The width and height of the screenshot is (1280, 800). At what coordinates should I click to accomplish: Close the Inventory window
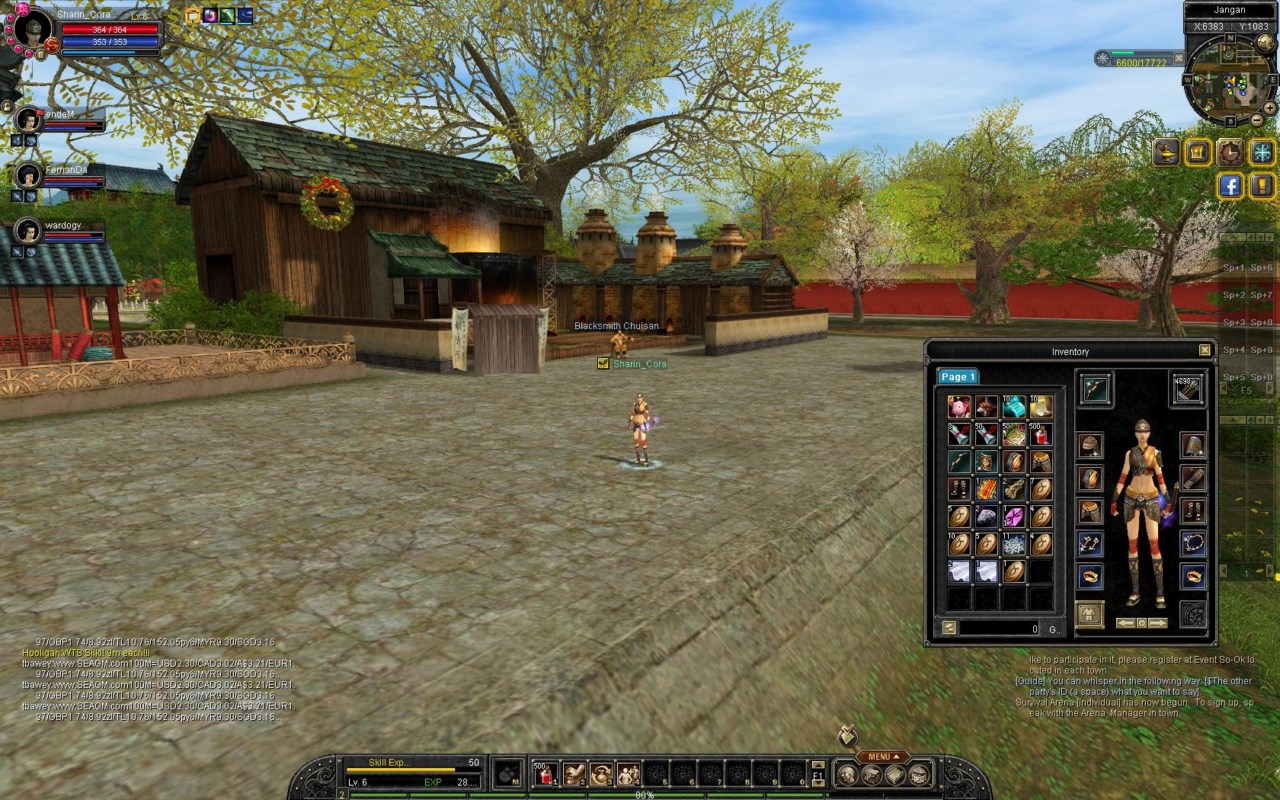1204,350
